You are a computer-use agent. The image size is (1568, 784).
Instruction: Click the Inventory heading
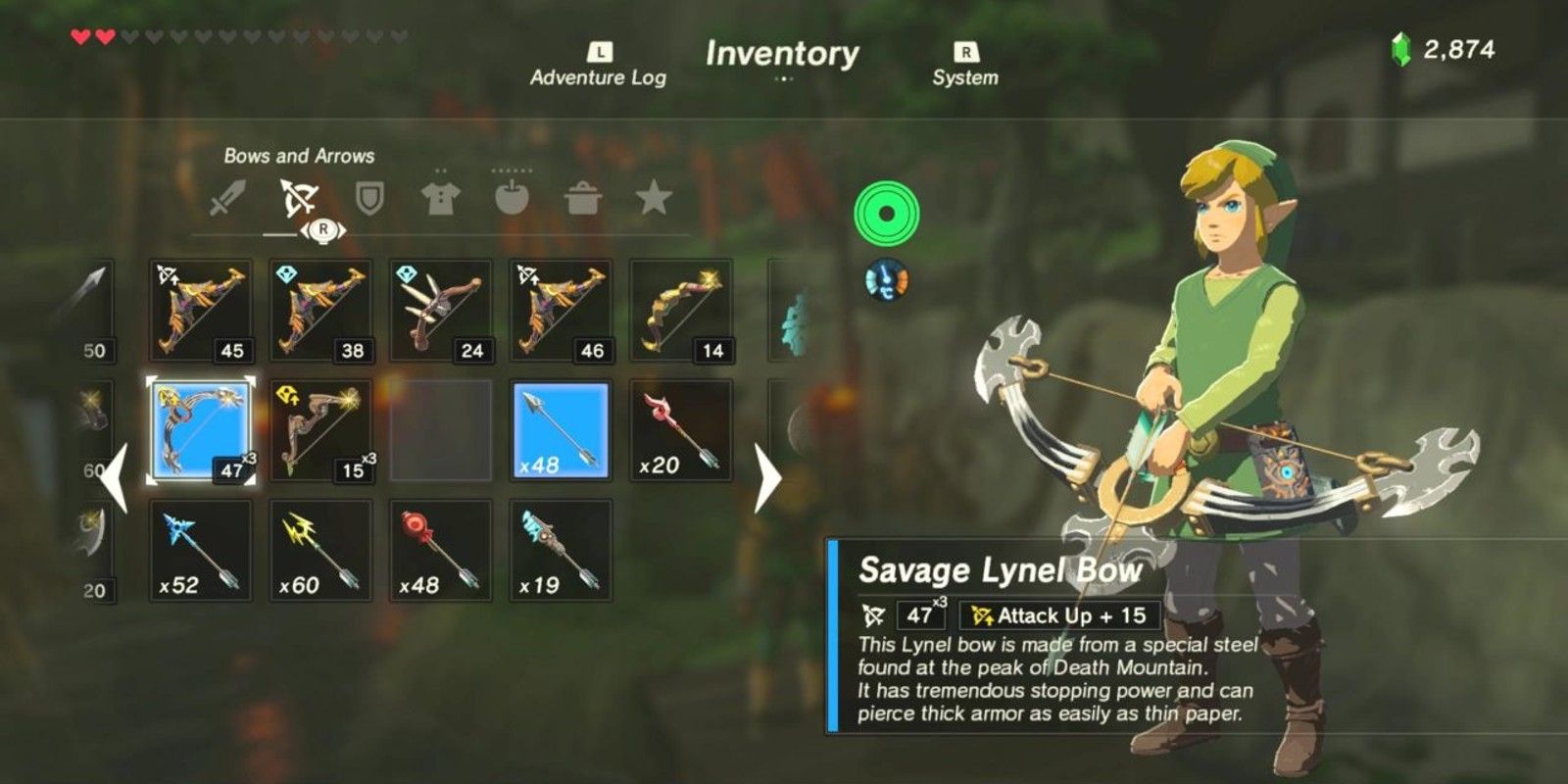784,56
